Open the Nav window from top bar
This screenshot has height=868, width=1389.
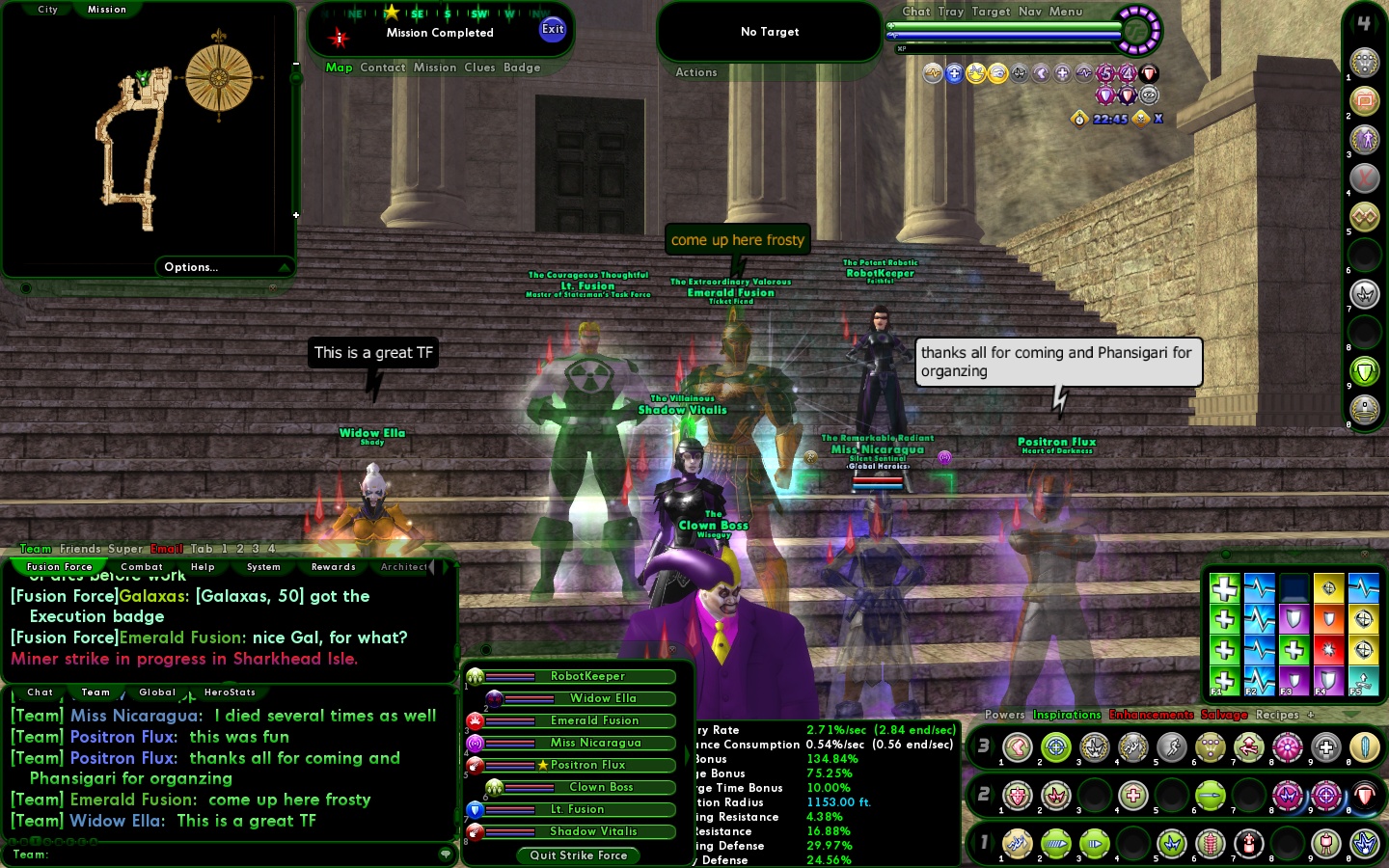[1029, 12]
